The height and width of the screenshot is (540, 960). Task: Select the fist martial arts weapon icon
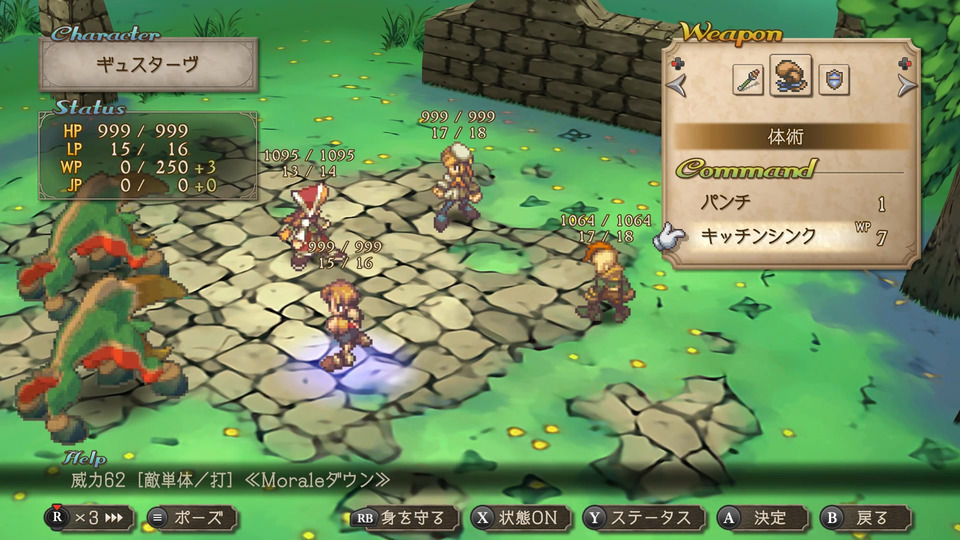(x=791, y=78)
